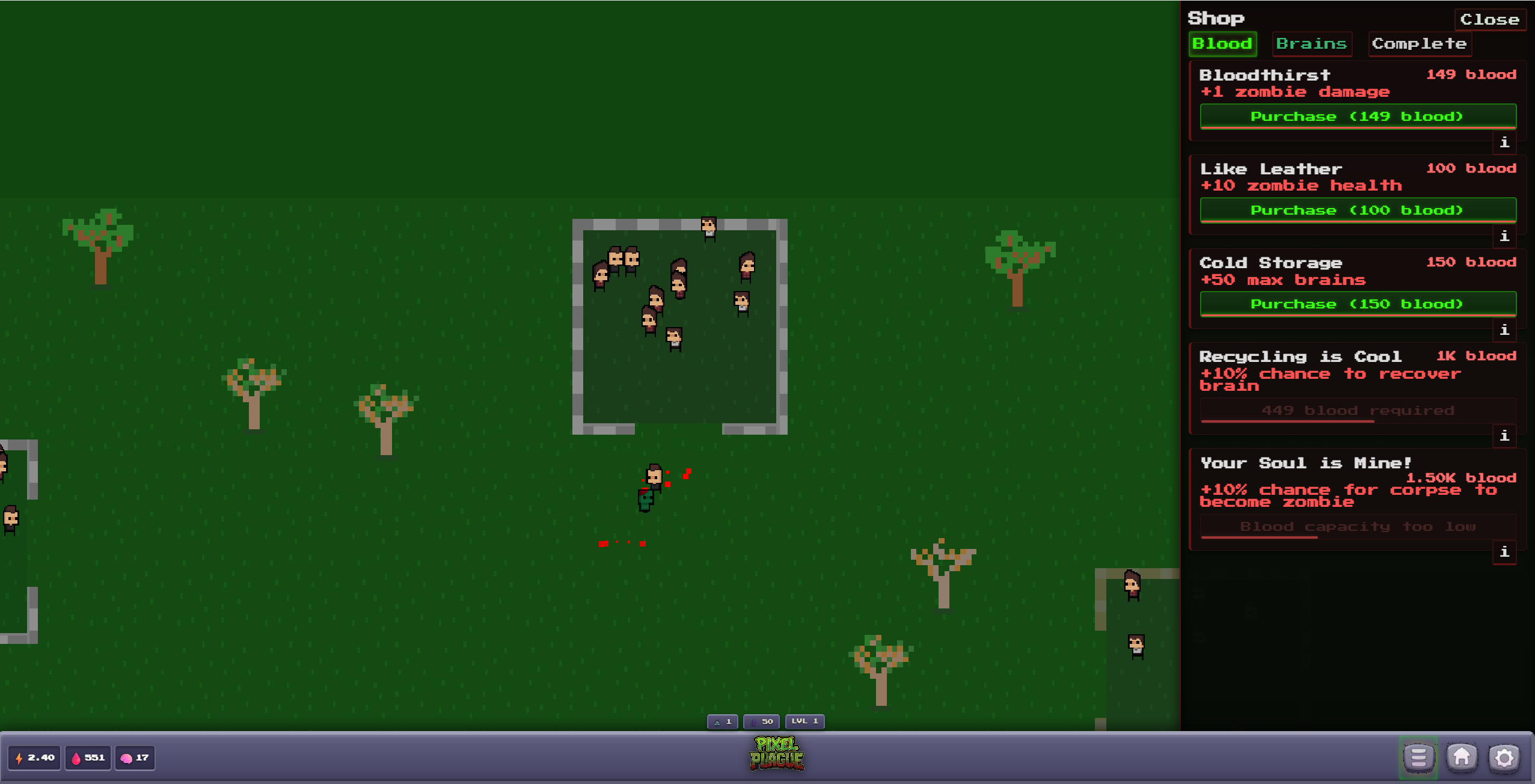
Task: Select the home icon in bottom toolbar
Action: (1462, 758)
